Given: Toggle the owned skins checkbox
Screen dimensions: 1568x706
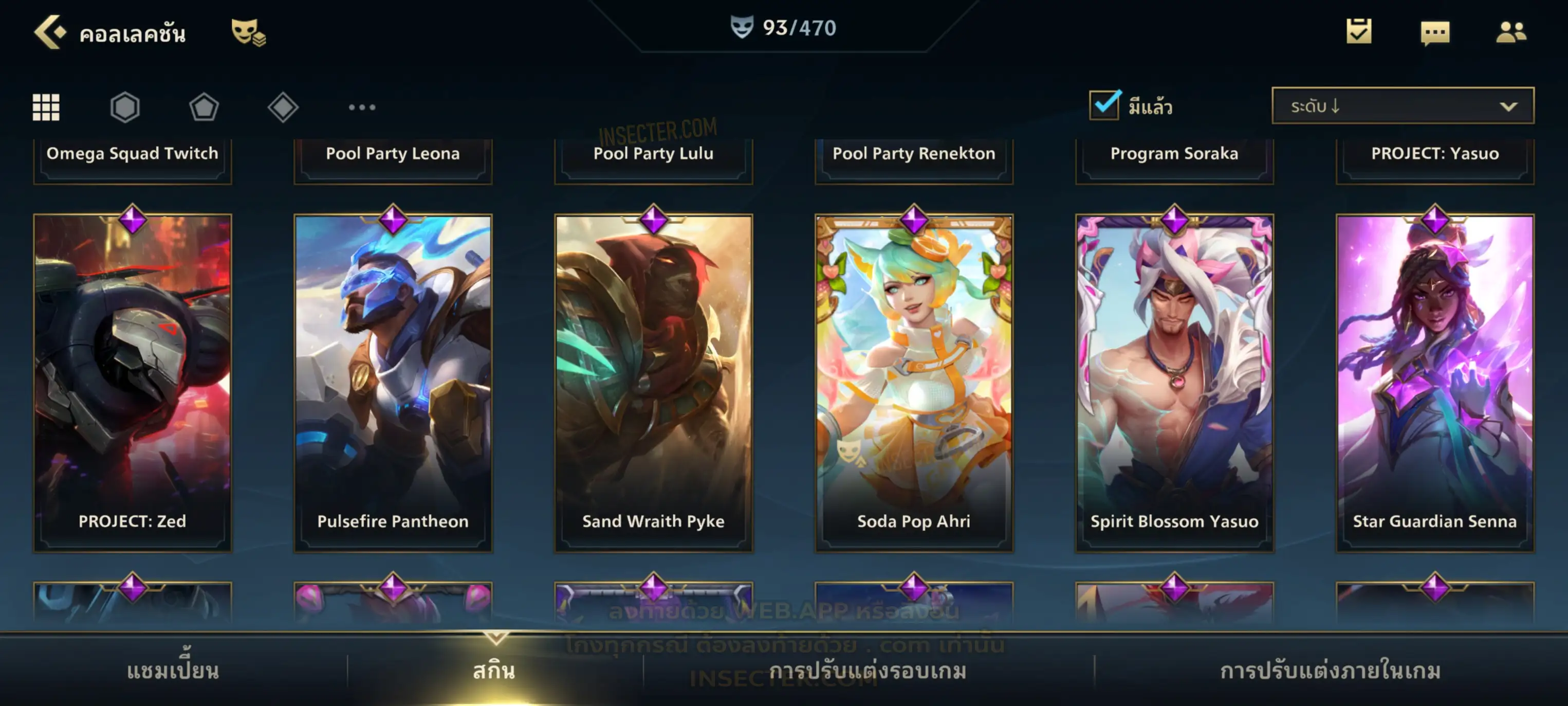Looking at the screenshot, I should [1104, 105].
